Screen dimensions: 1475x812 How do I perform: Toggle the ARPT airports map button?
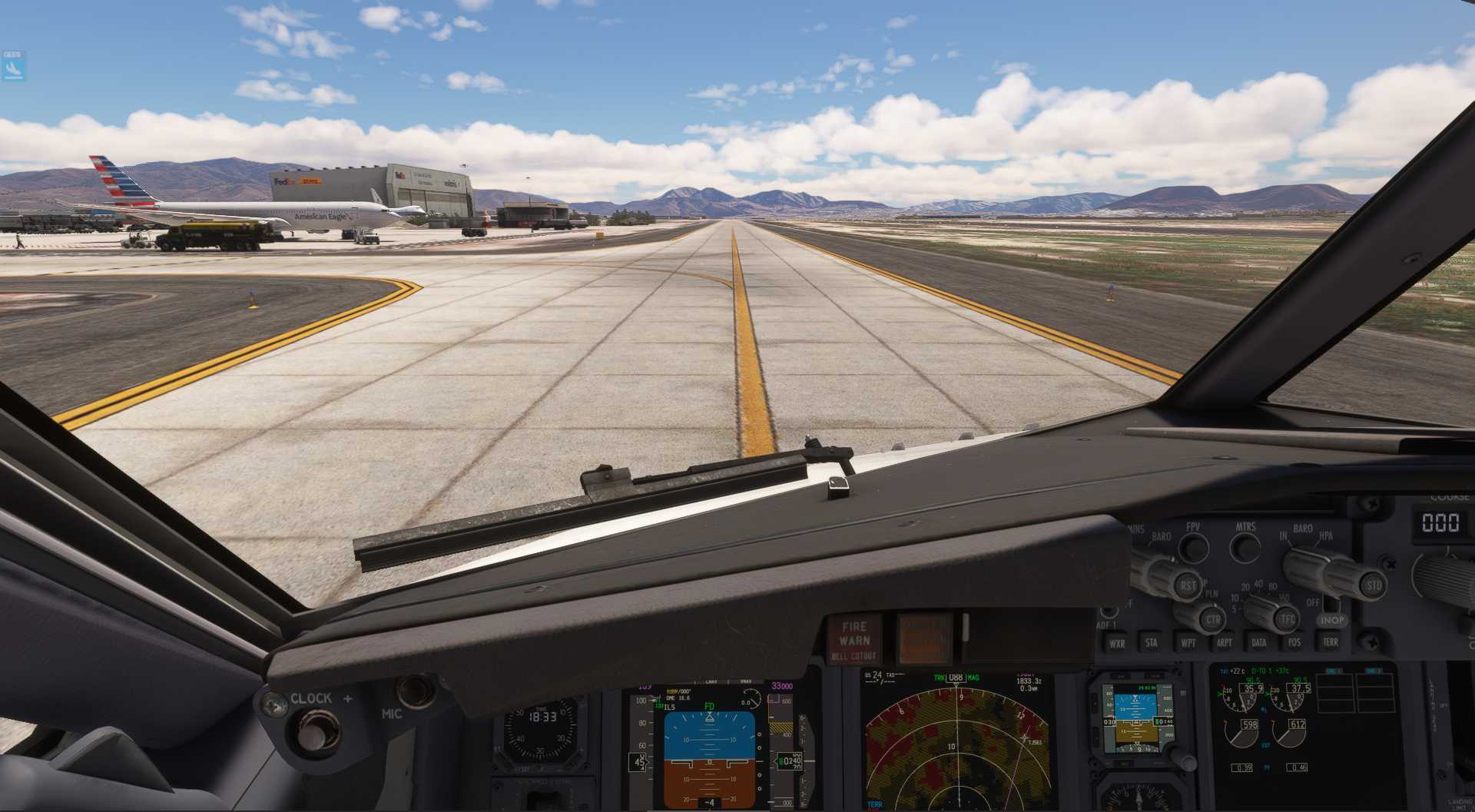click(1224, 642)
